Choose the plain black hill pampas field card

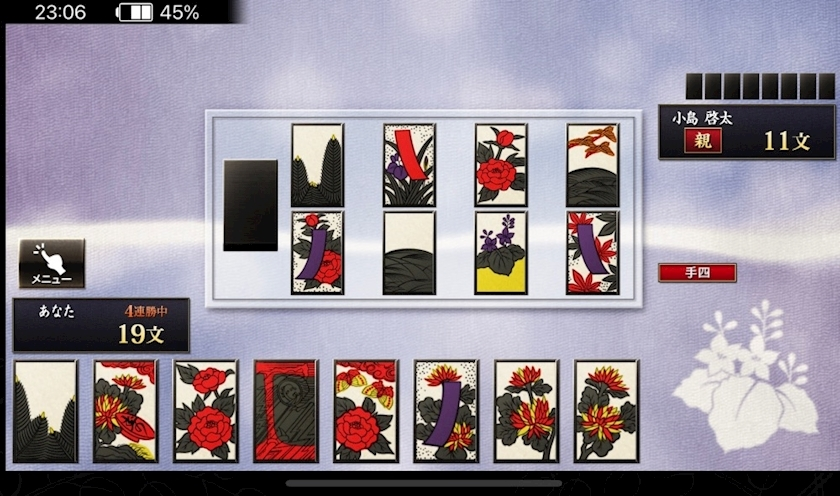click(409, 252)
